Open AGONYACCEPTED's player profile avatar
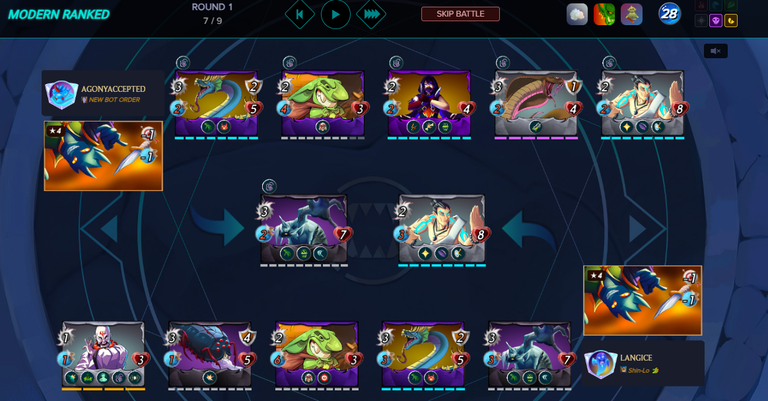The width and height of the screenshot is (768, 401). pyautogui.click(x=61, y=94)
